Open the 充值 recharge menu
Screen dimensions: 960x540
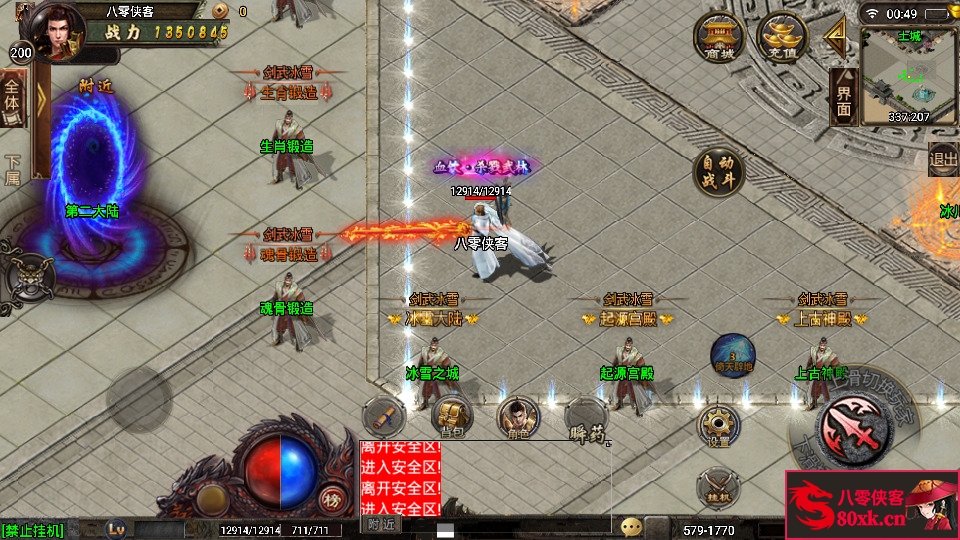[x=781, y=38]
